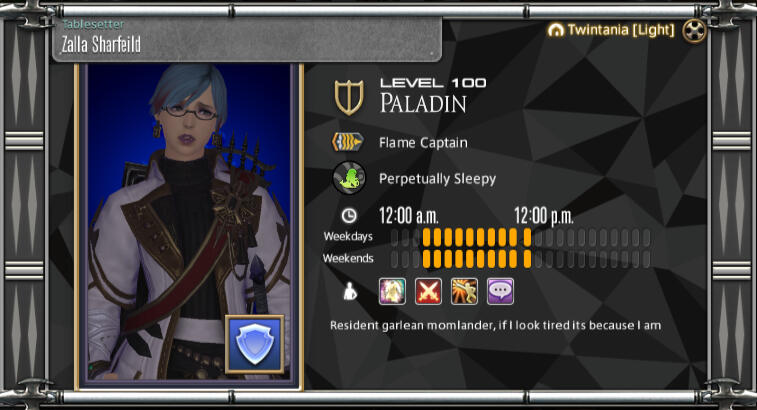This screenshot has width=757, height=410.
Task: Click the Paladin job shield icon
Action: coord(349,98)
